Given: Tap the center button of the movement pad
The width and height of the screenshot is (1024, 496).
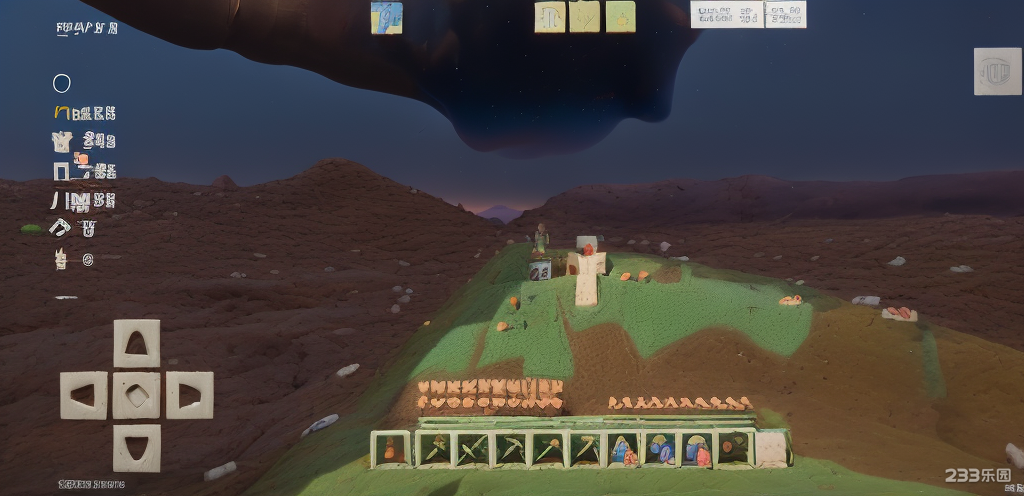Looking at the screenshot, I should tap(136, 394).
